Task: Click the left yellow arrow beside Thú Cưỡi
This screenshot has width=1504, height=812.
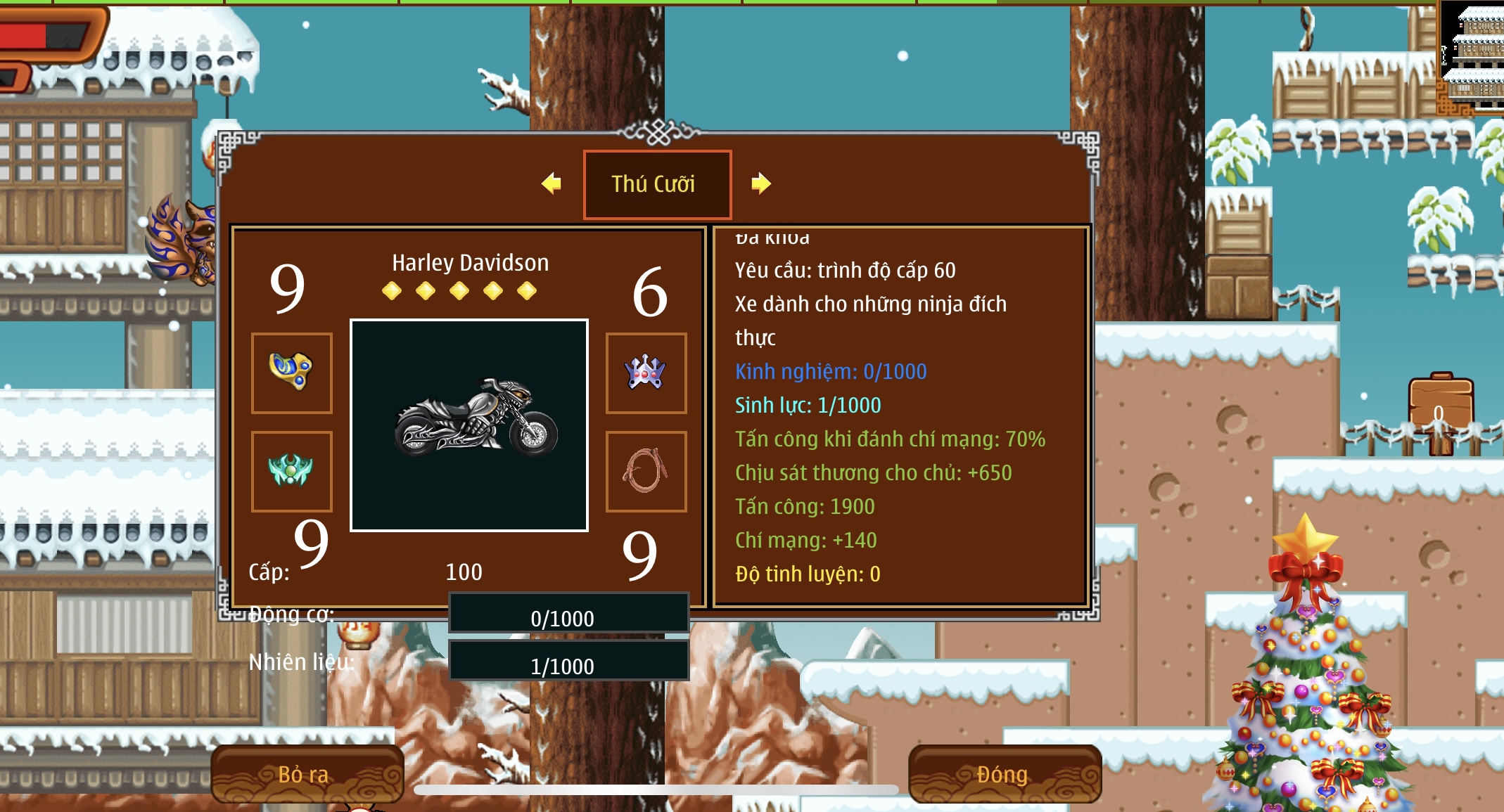Action: point(552,183)
